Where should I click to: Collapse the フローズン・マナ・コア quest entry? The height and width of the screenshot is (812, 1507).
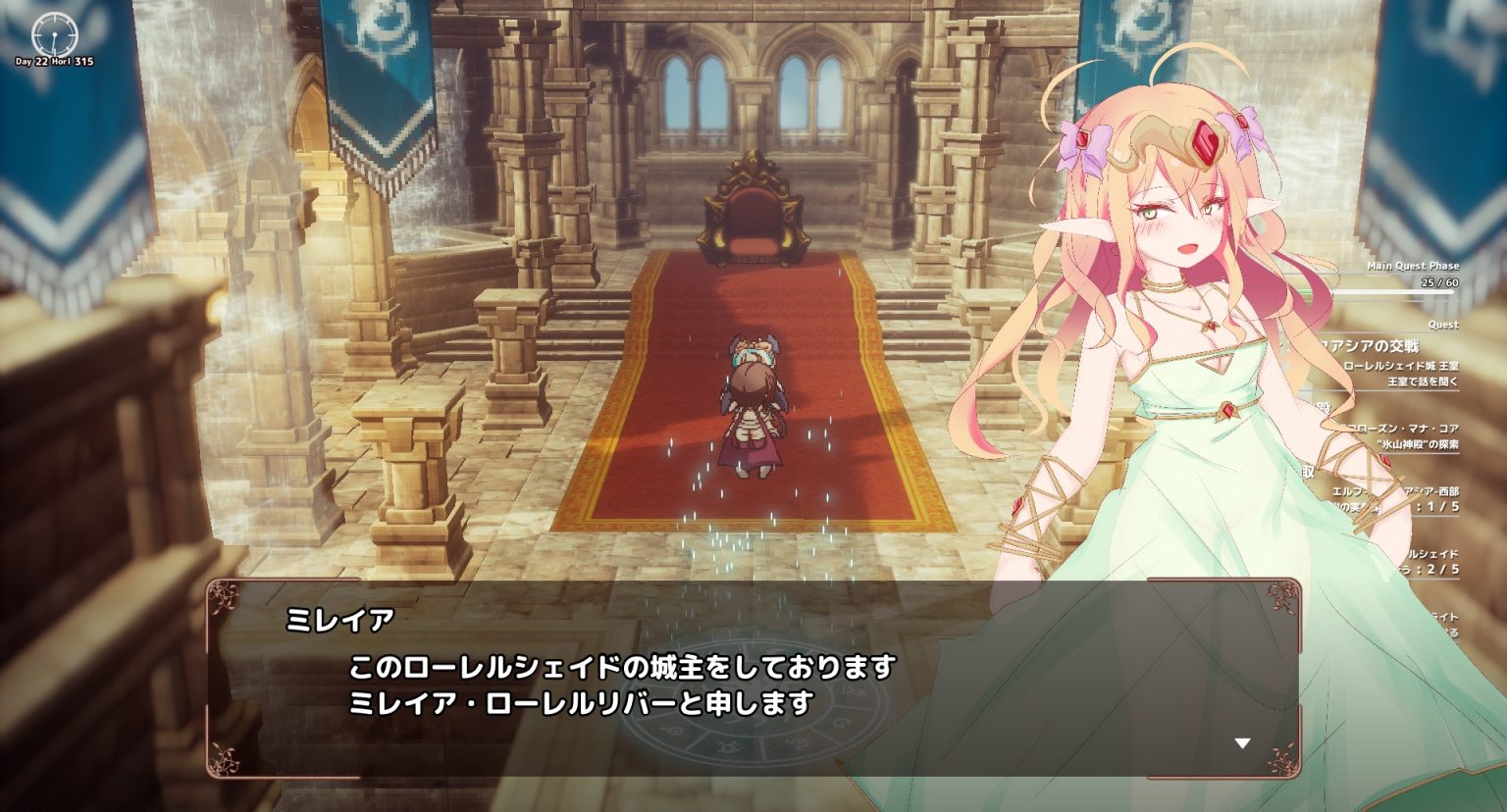pyautogui.click(x=1403, y=426)
